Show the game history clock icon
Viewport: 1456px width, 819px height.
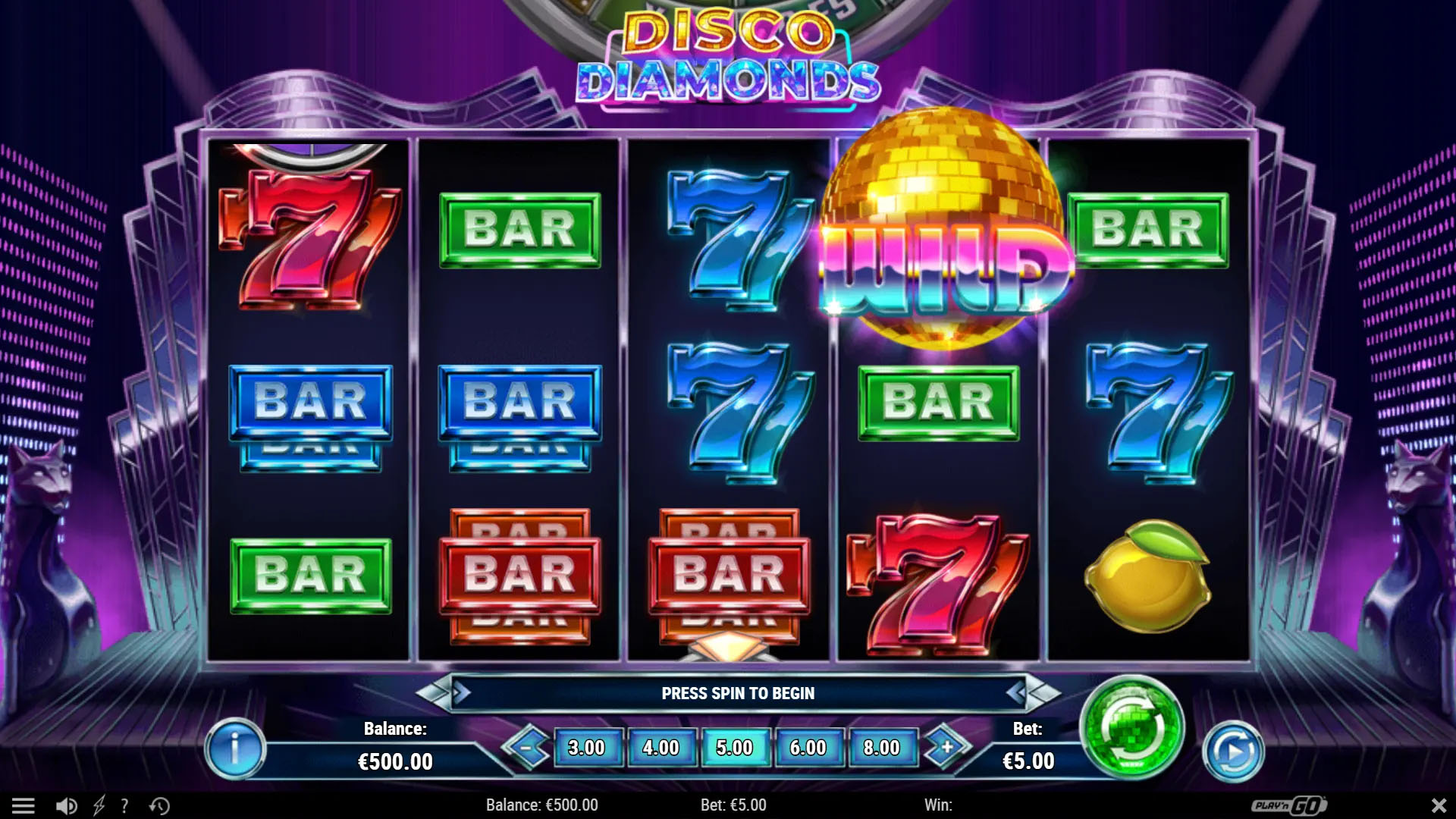click(x=159, y=805)
